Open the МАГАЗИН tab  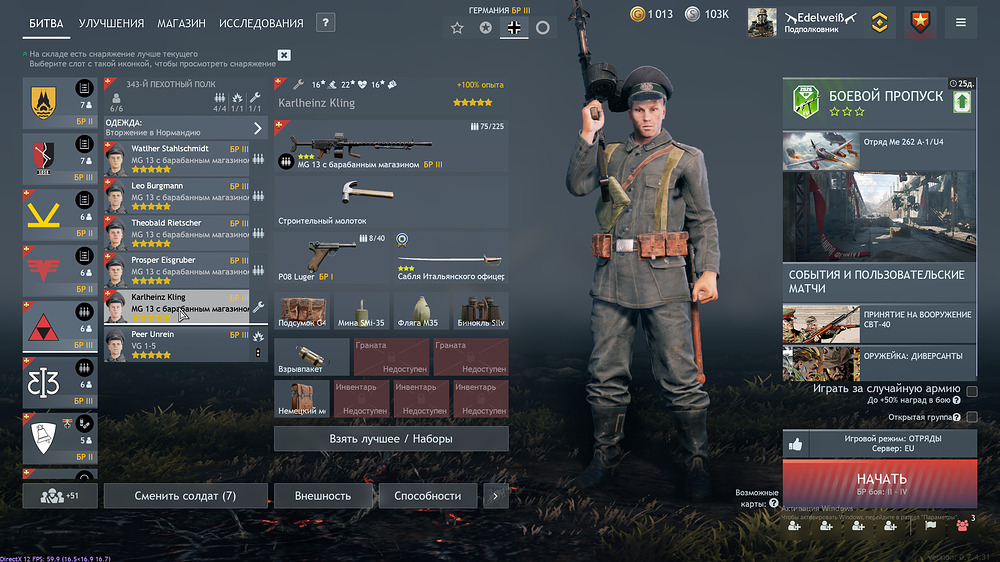pyautogui.click(x=182, y=23)
